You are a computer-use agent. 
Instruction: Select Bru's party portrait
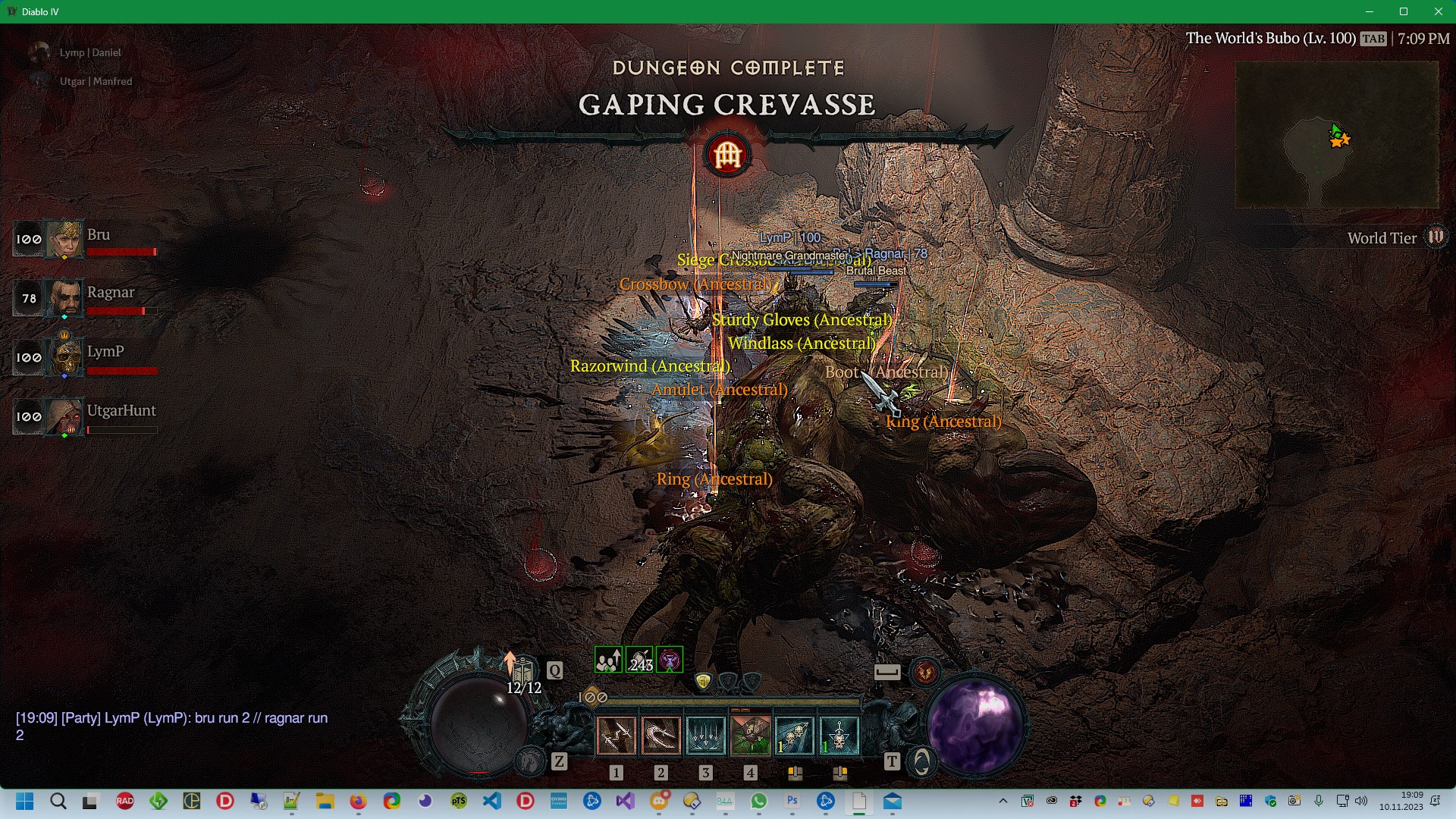coord(64,239)
